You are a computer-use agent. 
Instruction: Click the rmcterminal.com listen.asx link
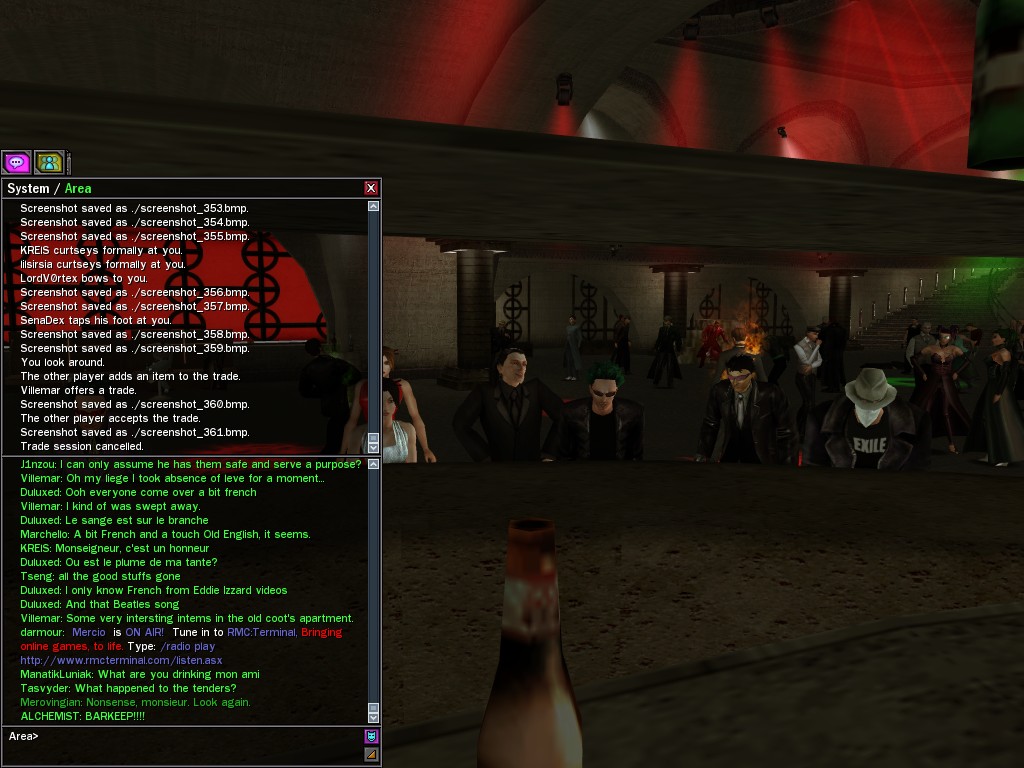pos(121,660)
